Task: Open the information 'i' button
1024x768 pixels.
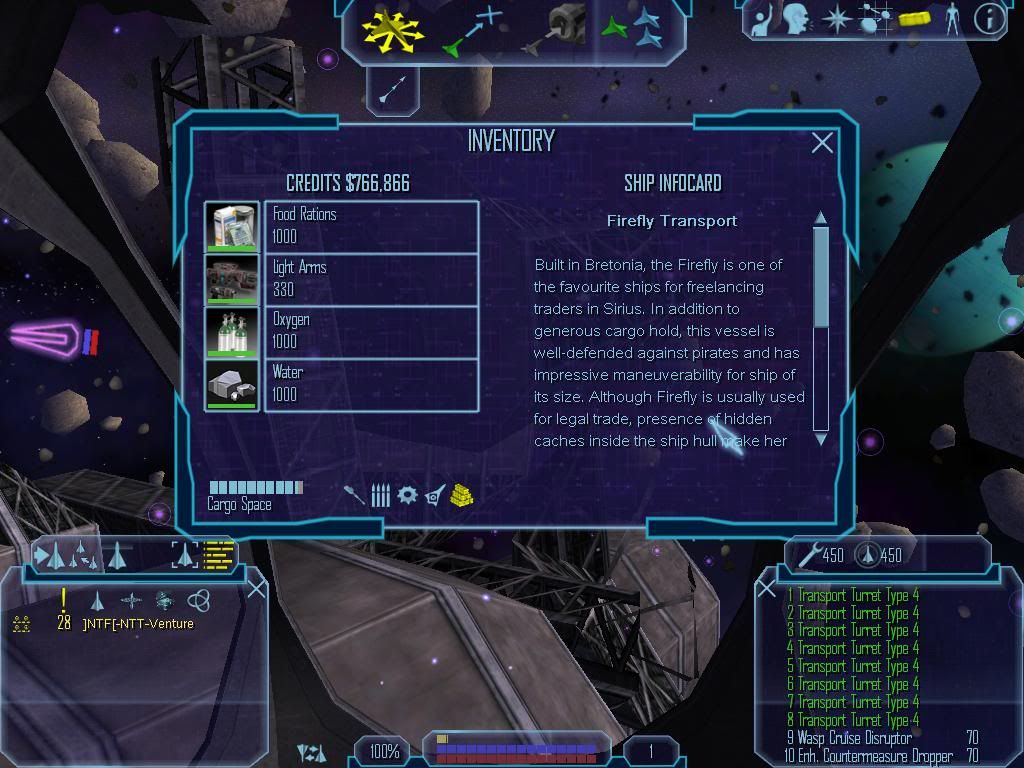Action: [x=989, y=18]
